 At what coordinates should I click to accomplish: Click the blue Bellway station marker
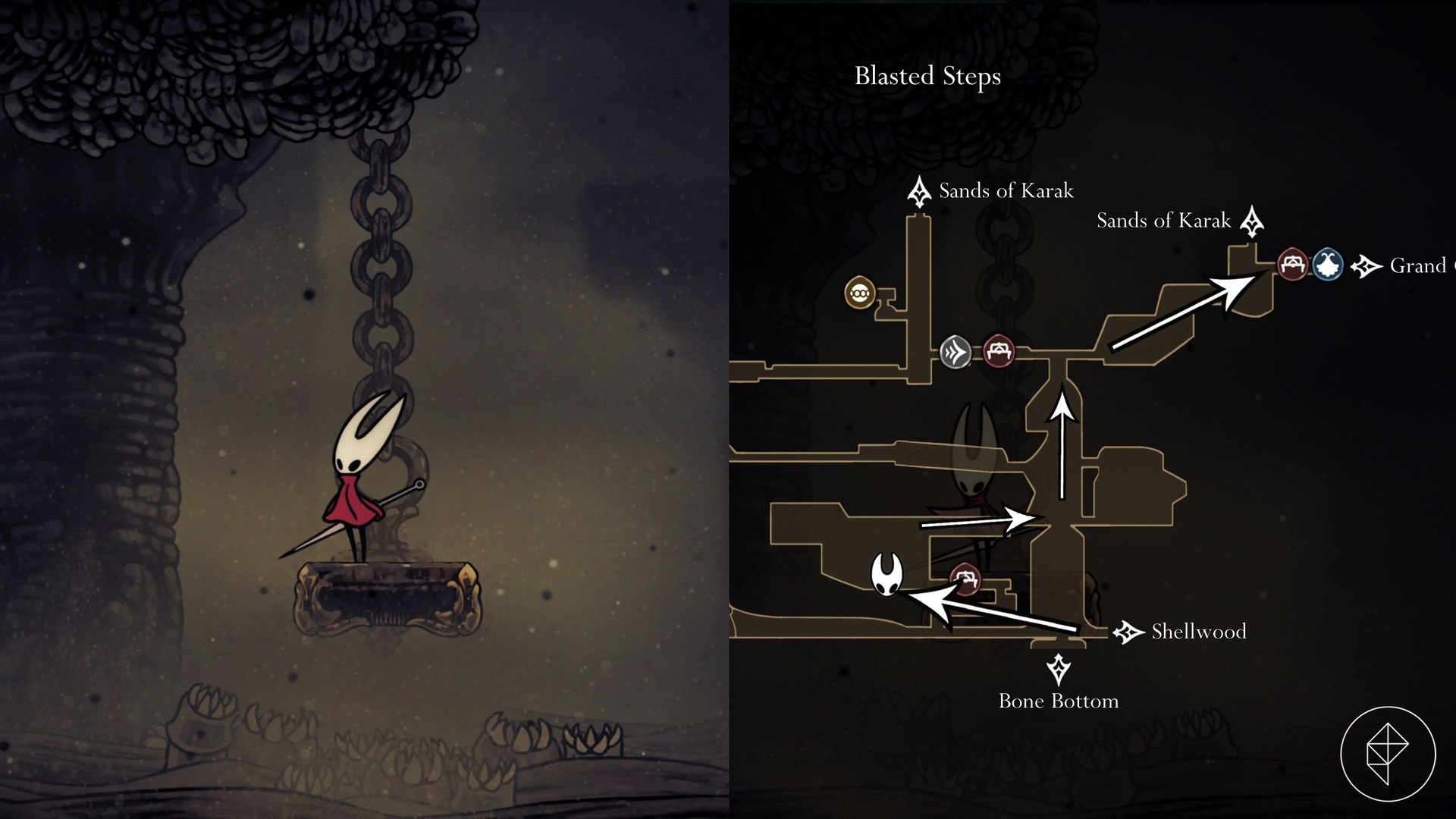coord(1327,265)
